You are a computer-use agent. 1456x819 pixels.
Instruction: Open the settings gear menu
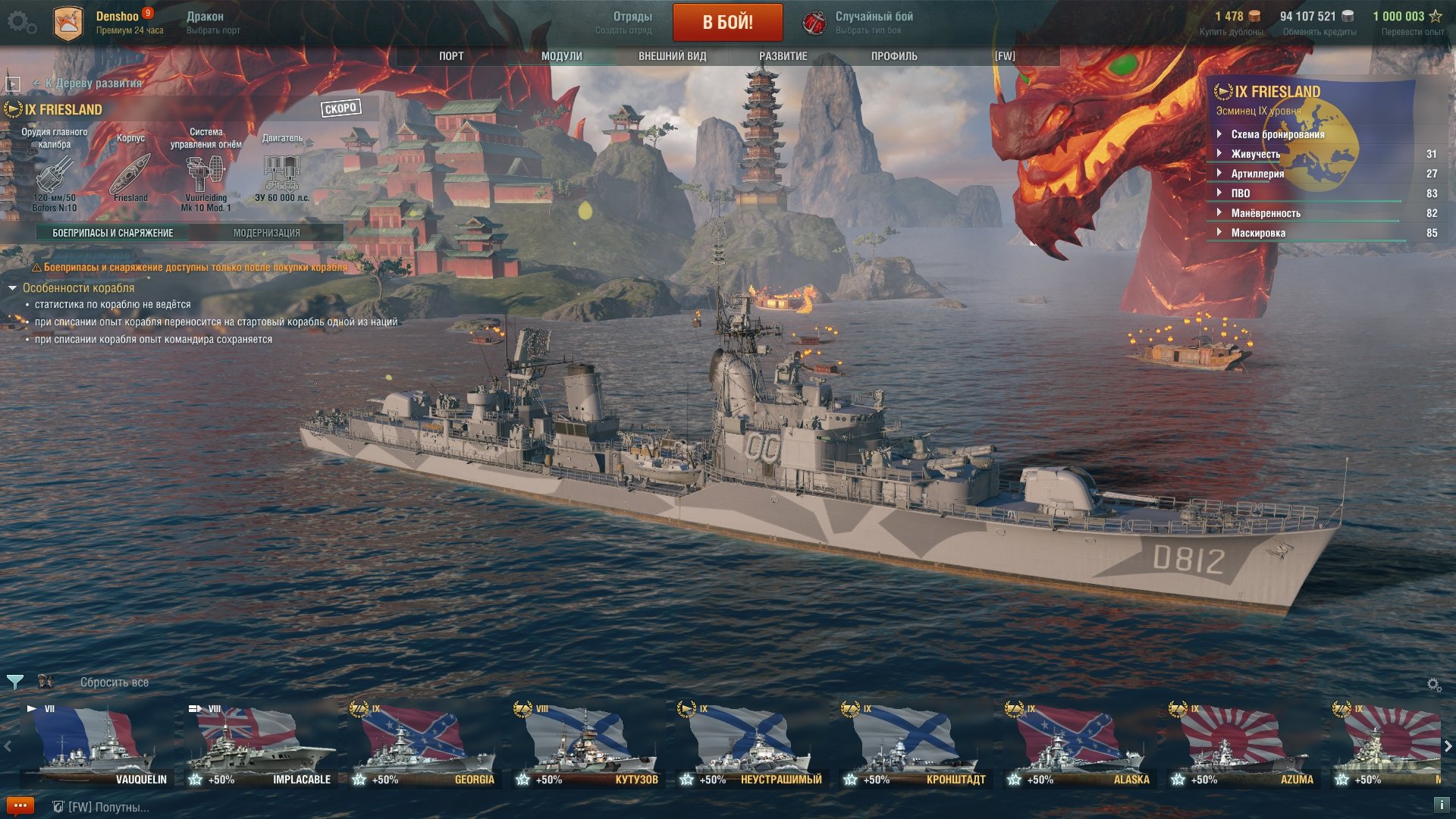20,23
